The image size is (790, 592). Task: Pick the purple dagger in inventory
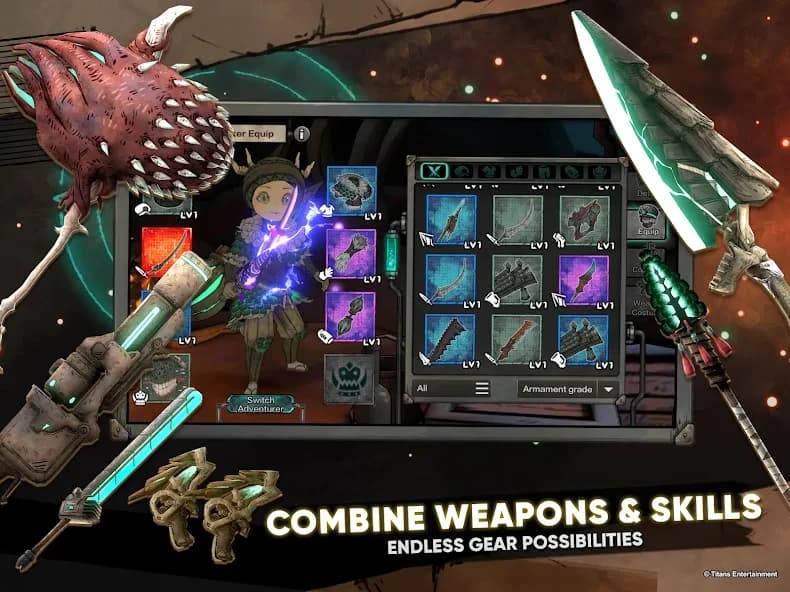point(583,280)
